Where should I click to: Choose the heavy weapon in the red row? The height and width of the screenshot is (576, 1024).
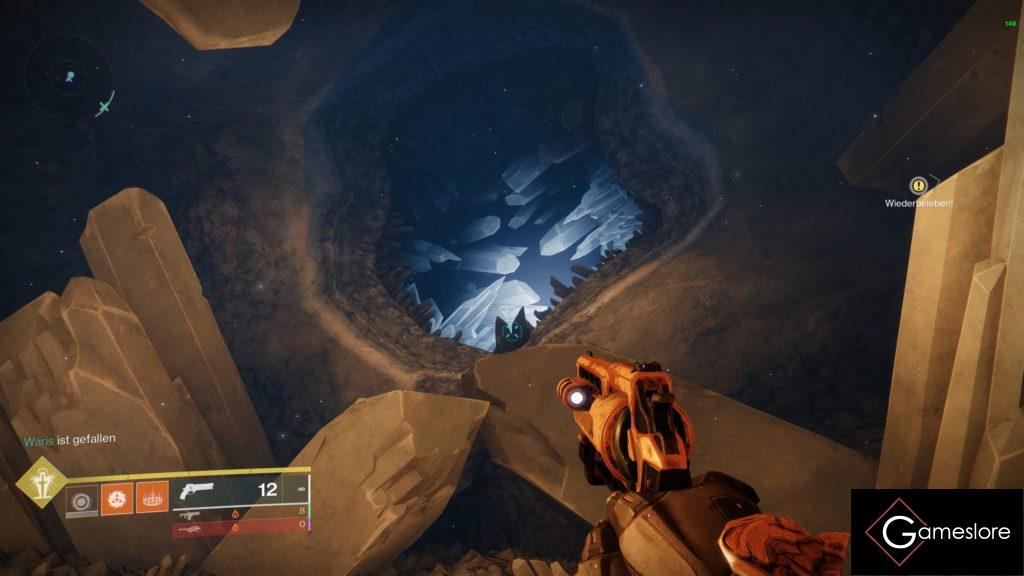(191, 527)
